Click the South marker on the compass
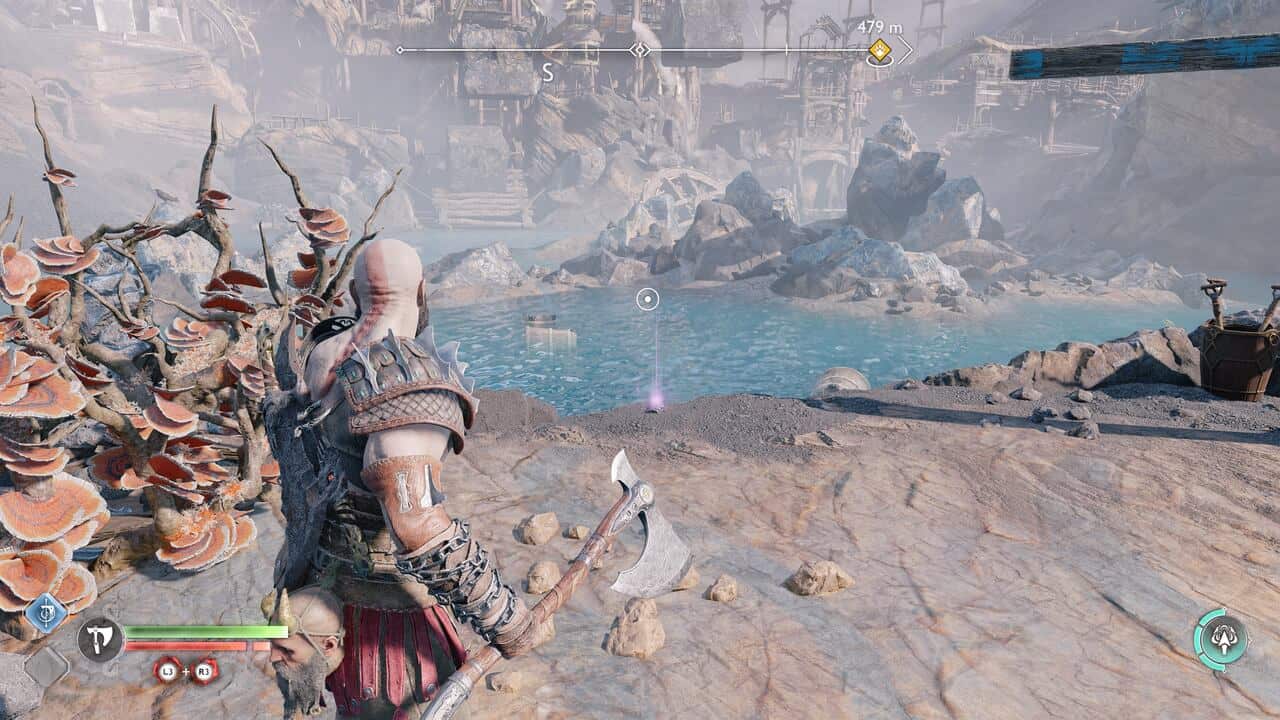This screenshot has height=720, width=1280. (547, 73)
